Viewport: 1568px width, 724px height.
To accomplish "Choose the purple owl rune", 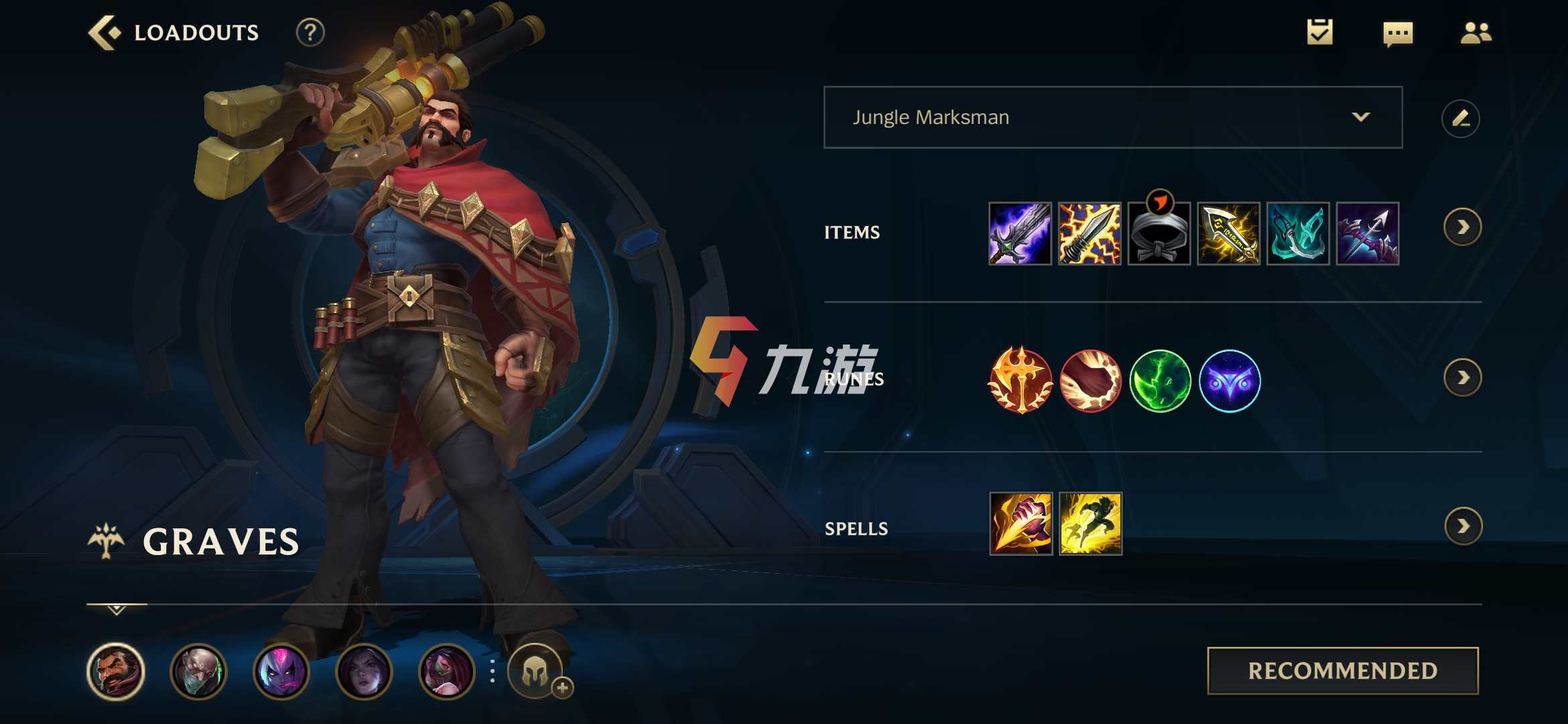I will pyautogui.click(x=1230, y=380).
